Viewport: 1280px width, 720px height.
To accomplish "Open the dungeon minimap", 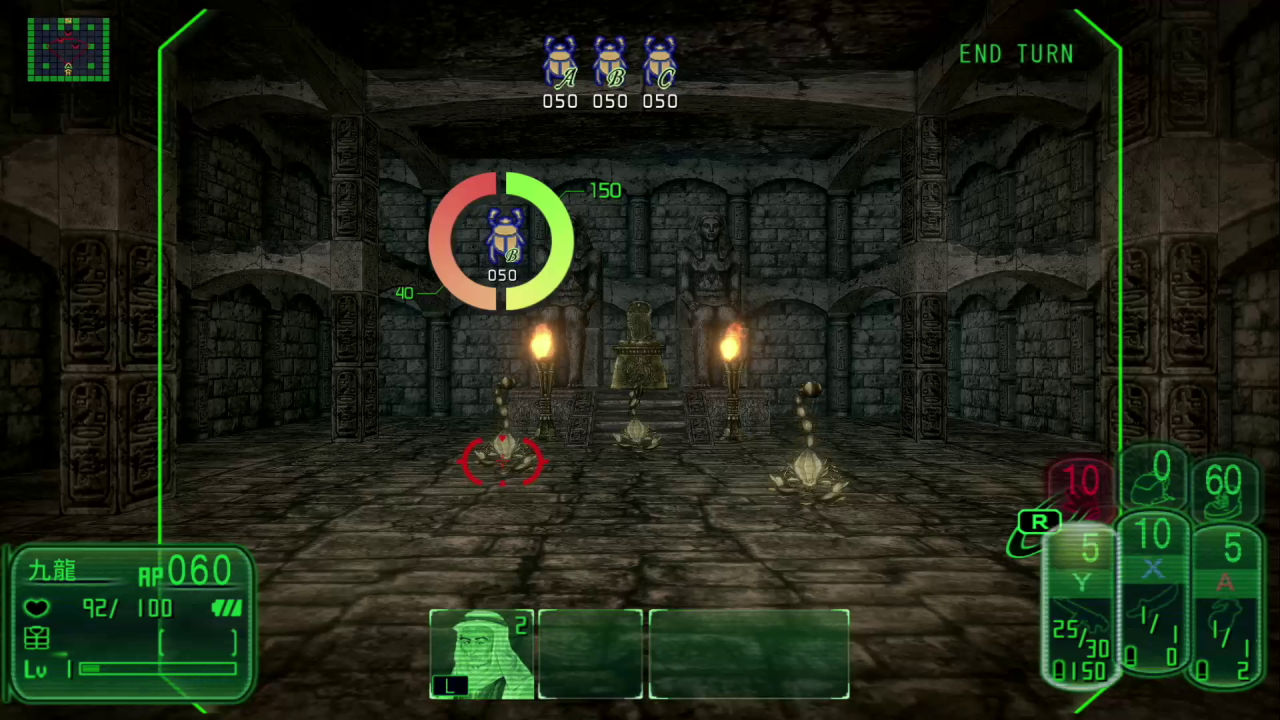I will point(68,48).
